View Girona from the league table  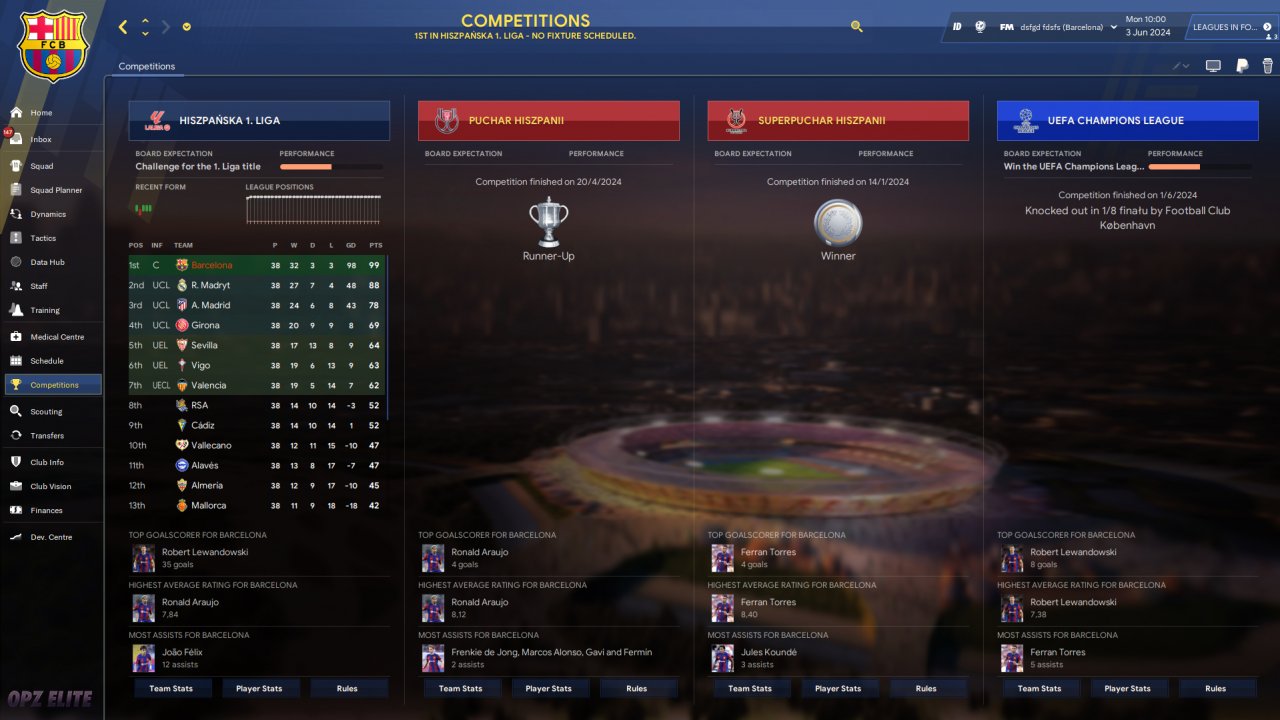[205, 325]
